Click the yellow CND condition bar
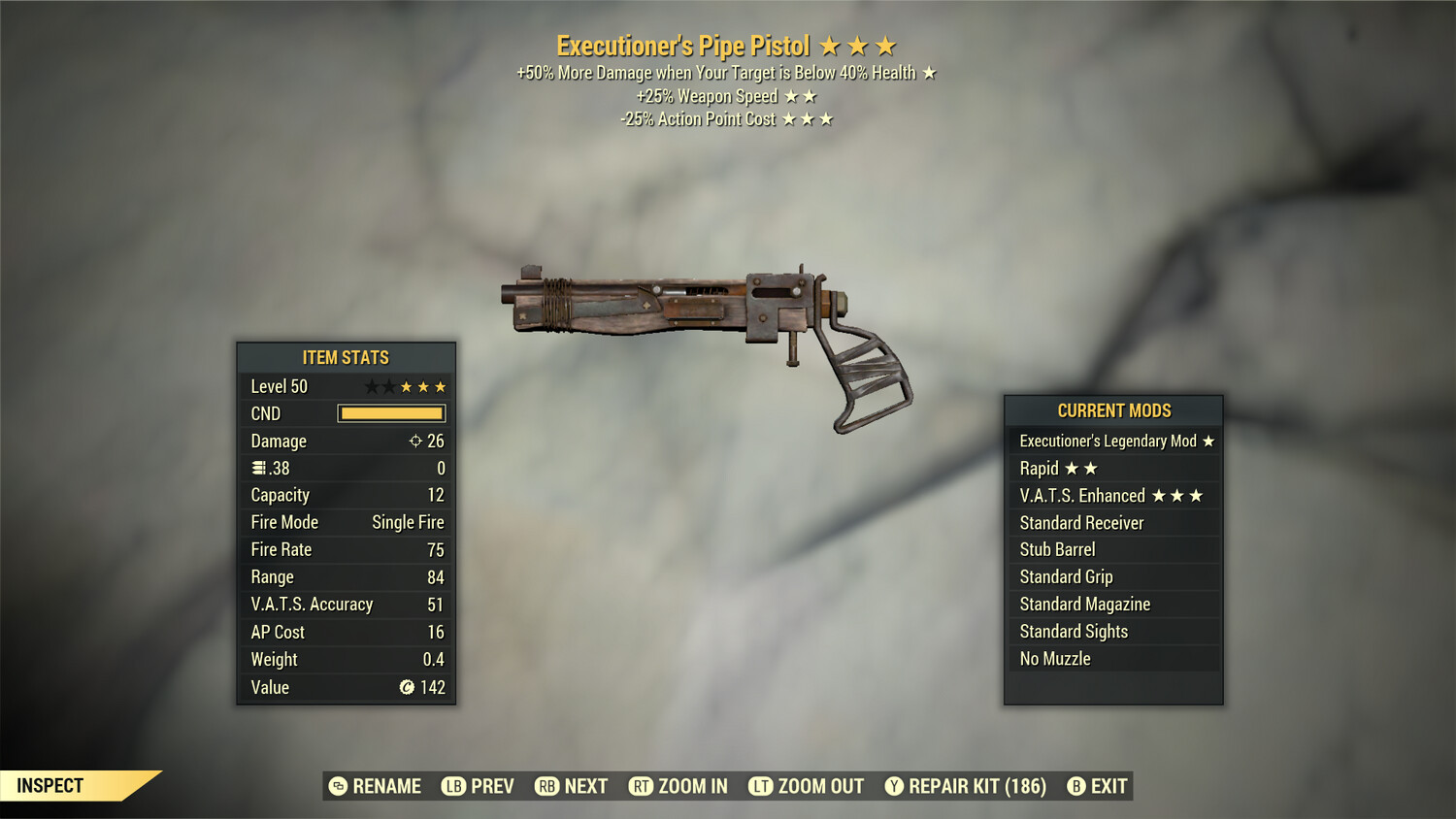This screenshot has width=1456, height=819. point(391,413)
